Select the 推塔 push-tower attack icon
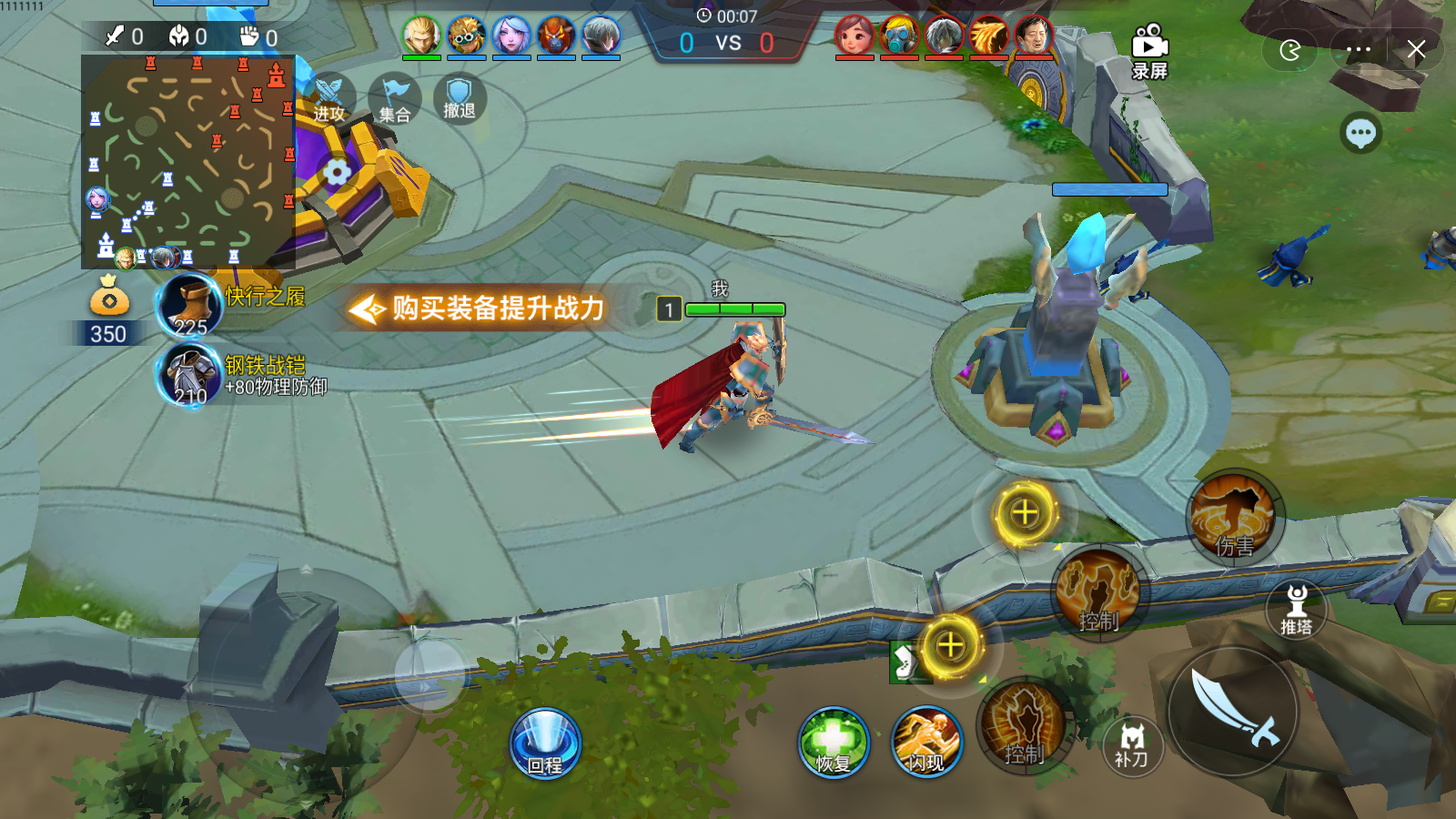This screenshot has width=1456, height=819. tap(1296, 608)
